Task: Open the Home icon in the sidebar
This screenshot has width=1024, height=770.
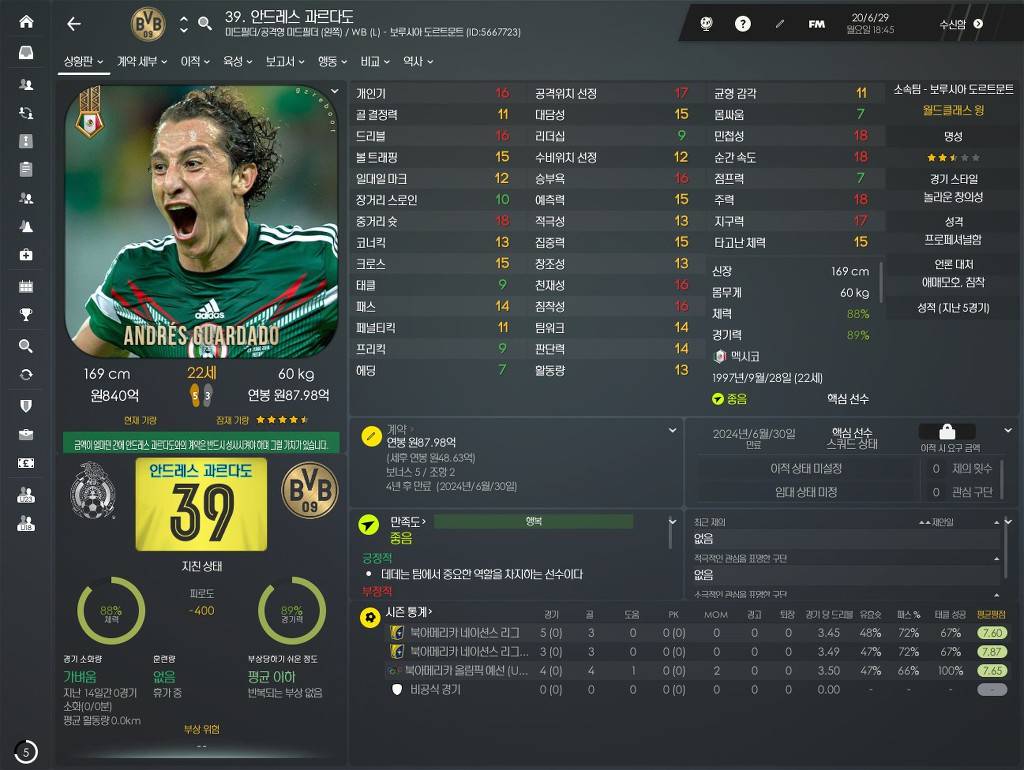Action: point(26,22)
